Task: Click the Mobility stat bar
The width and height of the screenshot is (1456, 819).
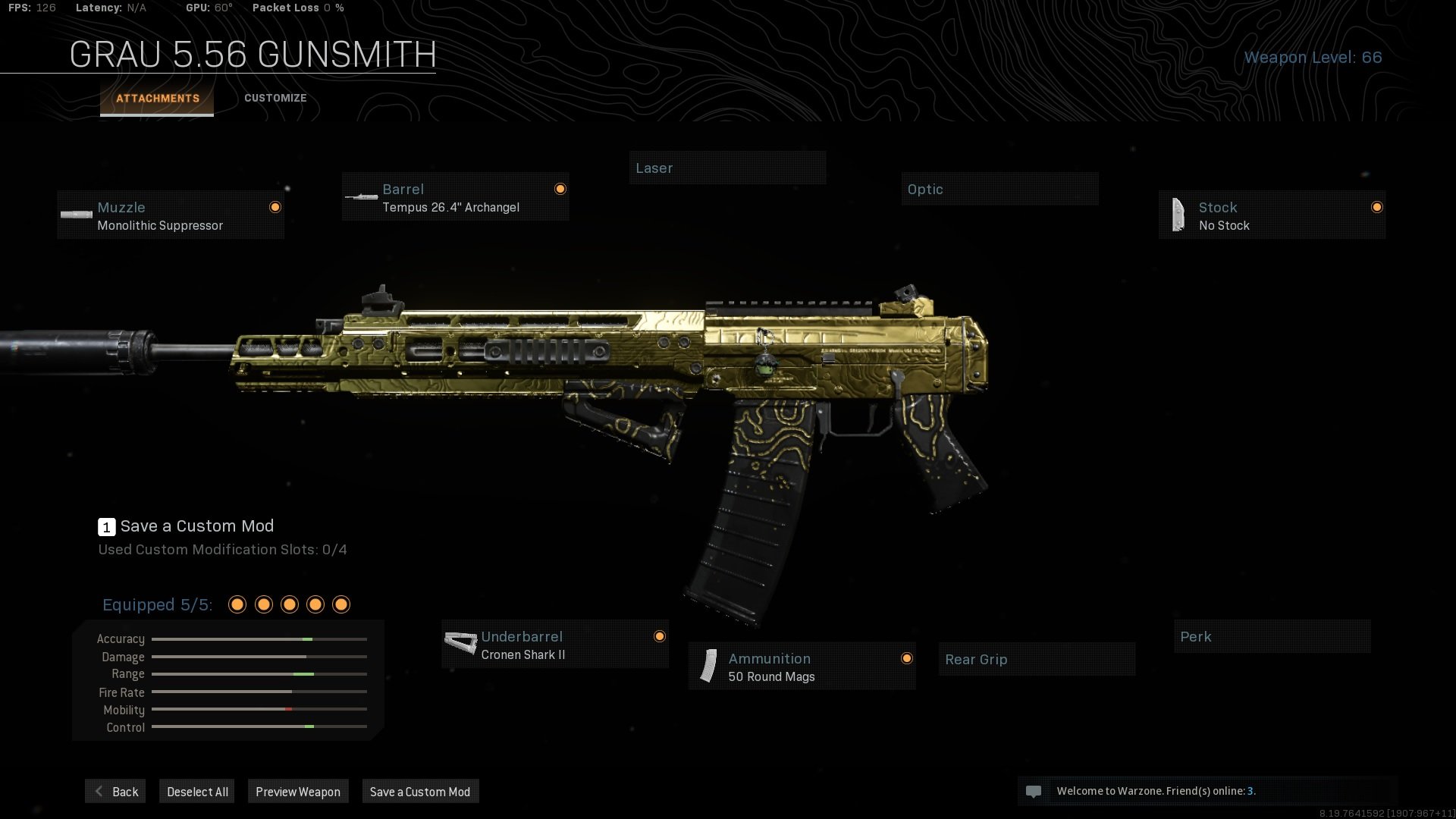Action: (258, 710)
